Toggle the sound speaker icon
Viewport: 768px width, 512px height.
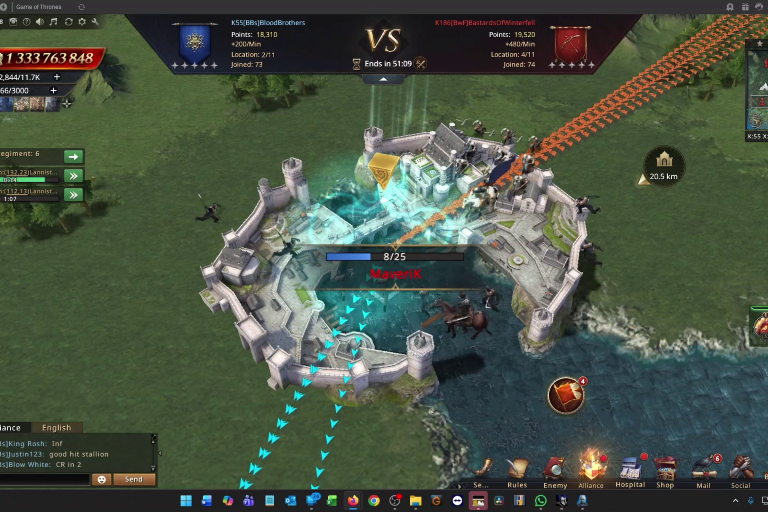pos(40,21)
